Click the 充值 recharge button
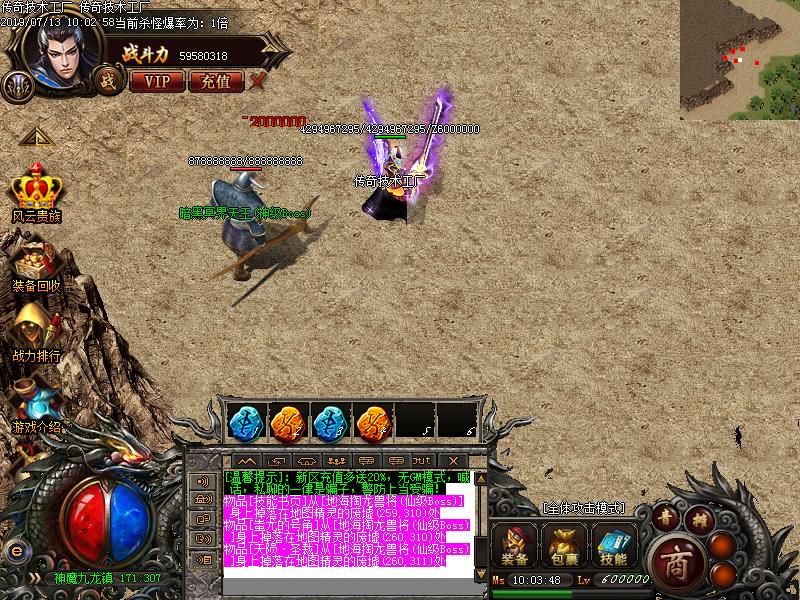800x600 pixels. tap(215, 81)
